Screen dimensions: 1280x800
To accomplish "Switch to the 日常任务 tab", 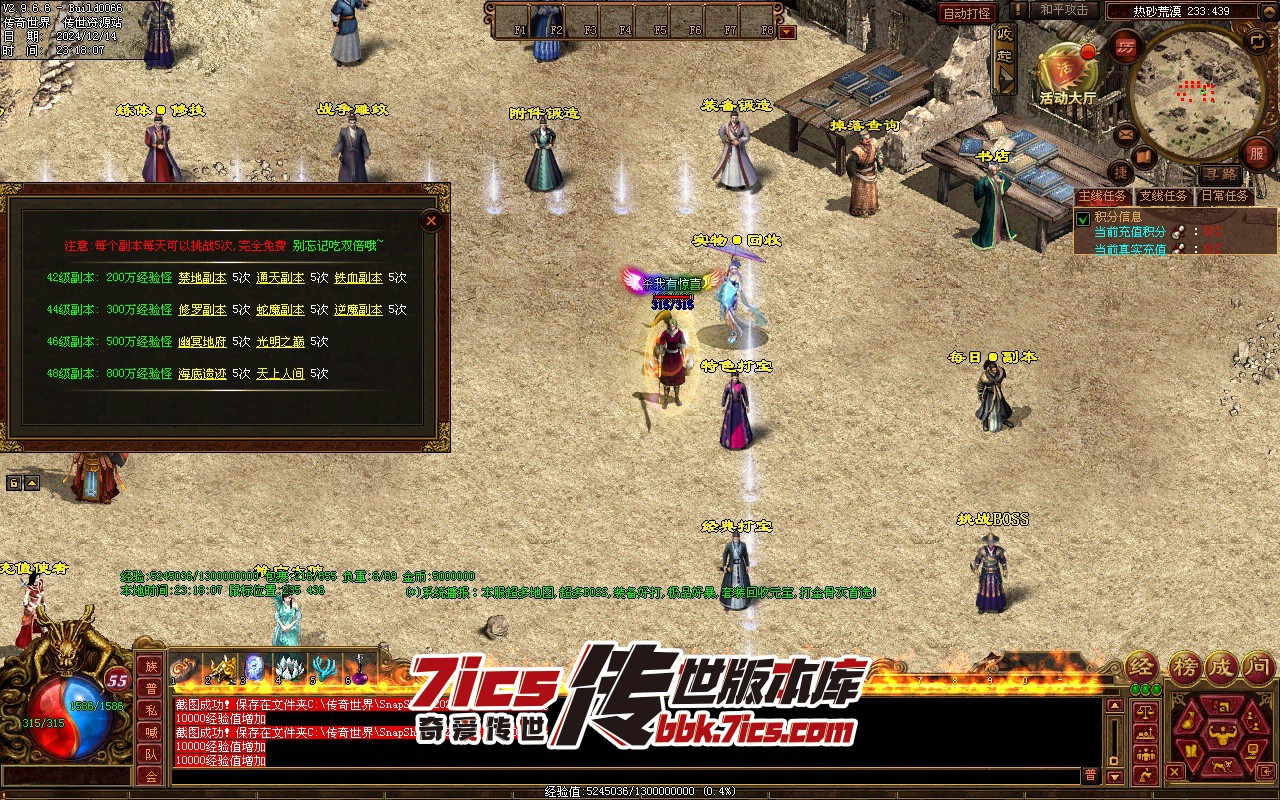I will [x=1225, y=196].
